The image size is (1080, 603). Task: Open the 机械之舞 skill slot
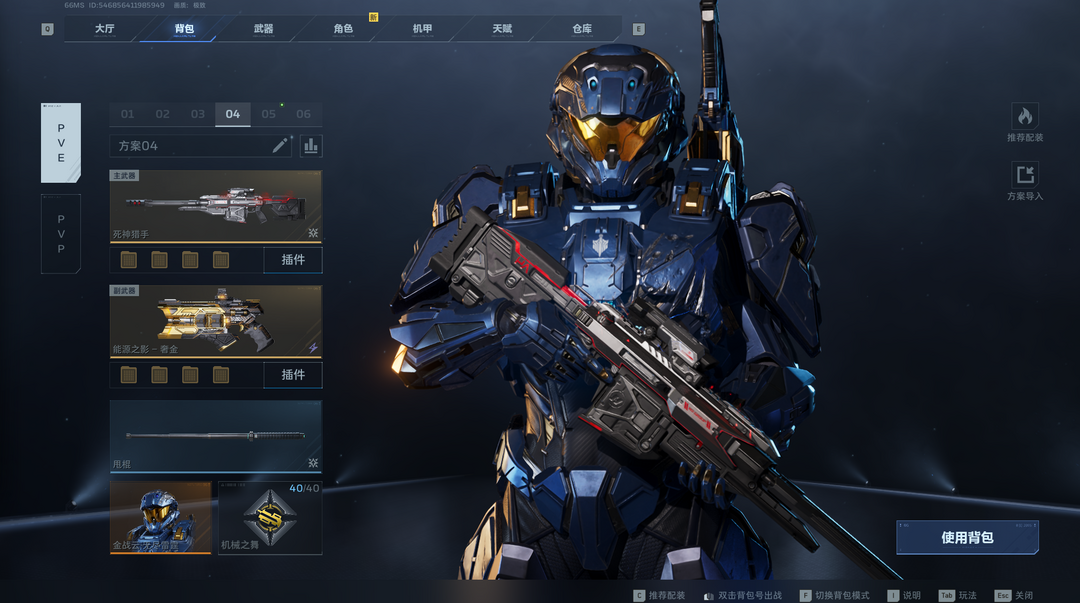270,518
